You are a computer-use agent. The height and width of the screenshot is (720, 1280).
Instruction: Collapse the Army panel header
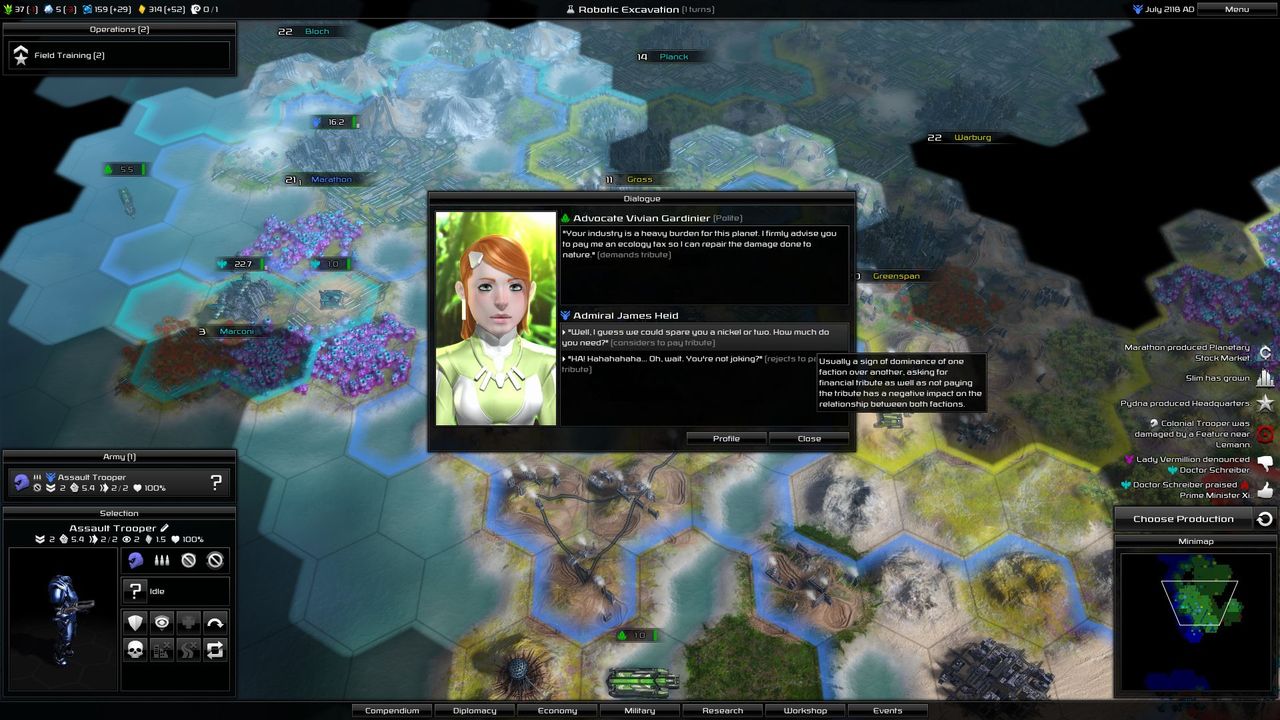pos(119,456)
